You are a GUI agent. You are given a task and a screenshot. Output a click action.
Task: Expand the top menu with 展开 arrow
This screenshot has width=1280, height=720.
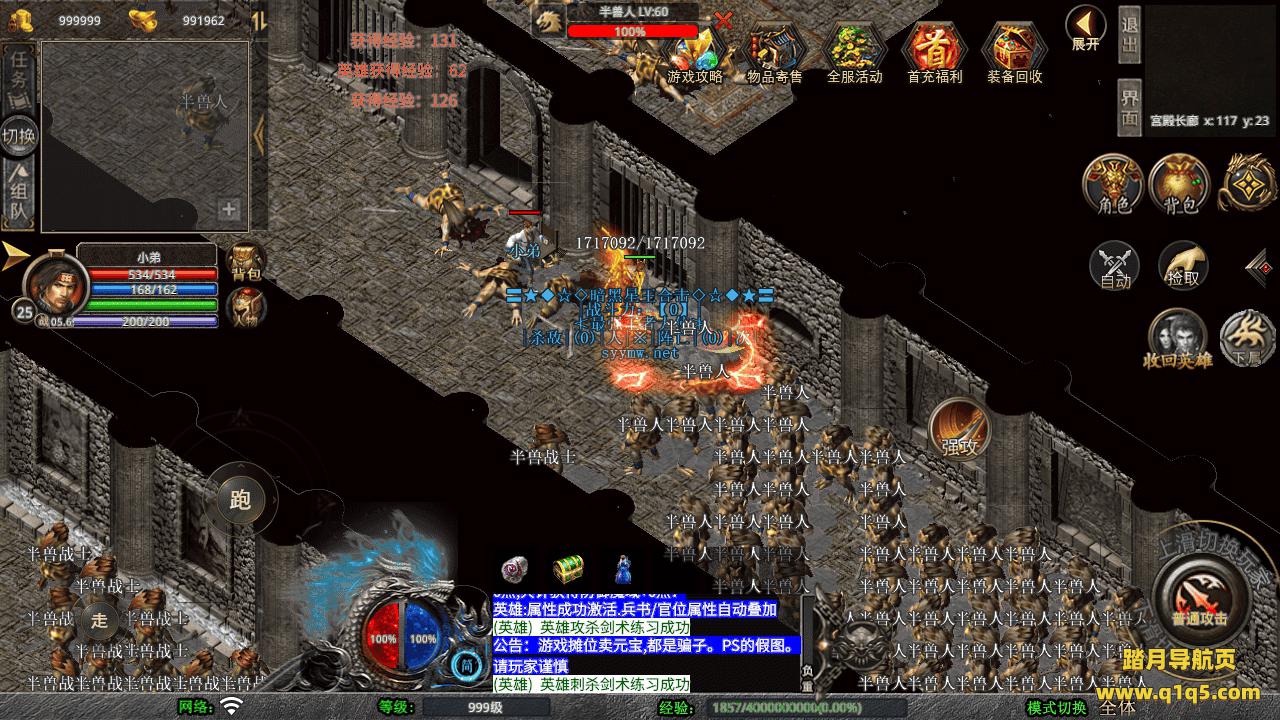(1085, 28)
